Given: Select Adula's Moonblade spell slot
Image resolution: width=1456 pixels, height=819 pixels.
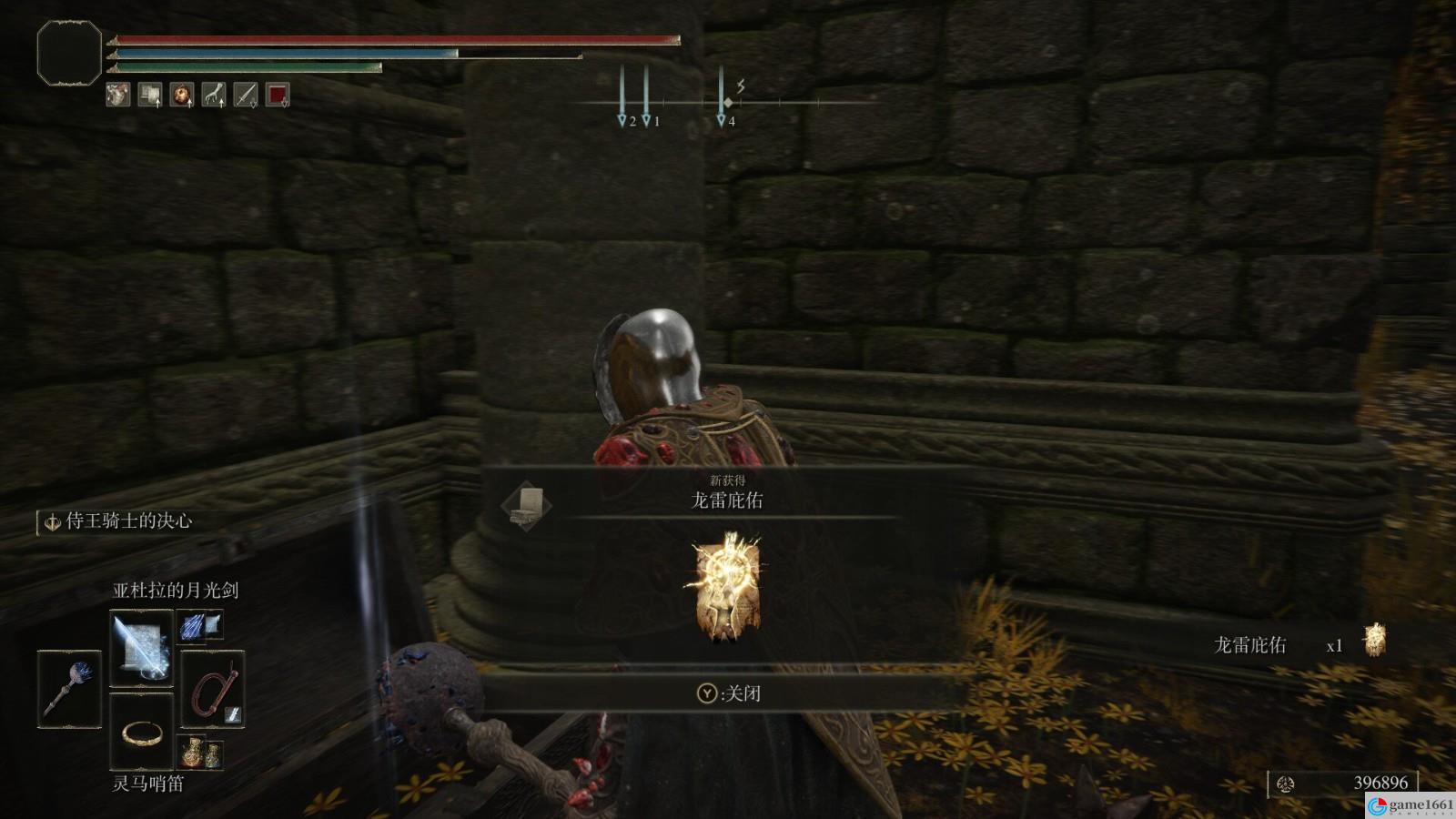Looking at the screenshot, I should click(x=141, y=649).
